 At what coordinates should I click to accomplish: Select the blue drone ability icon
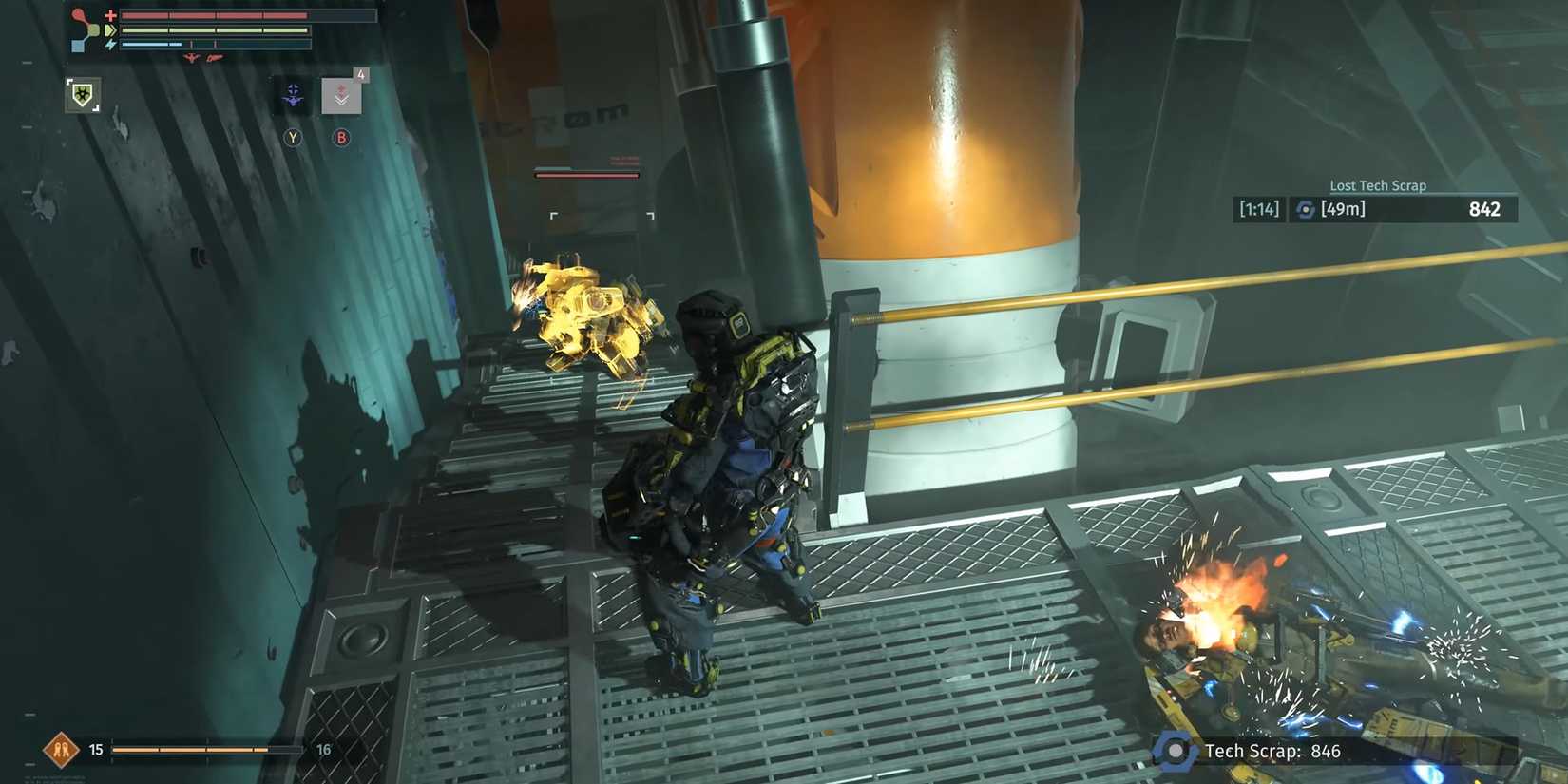pos(292,96)
